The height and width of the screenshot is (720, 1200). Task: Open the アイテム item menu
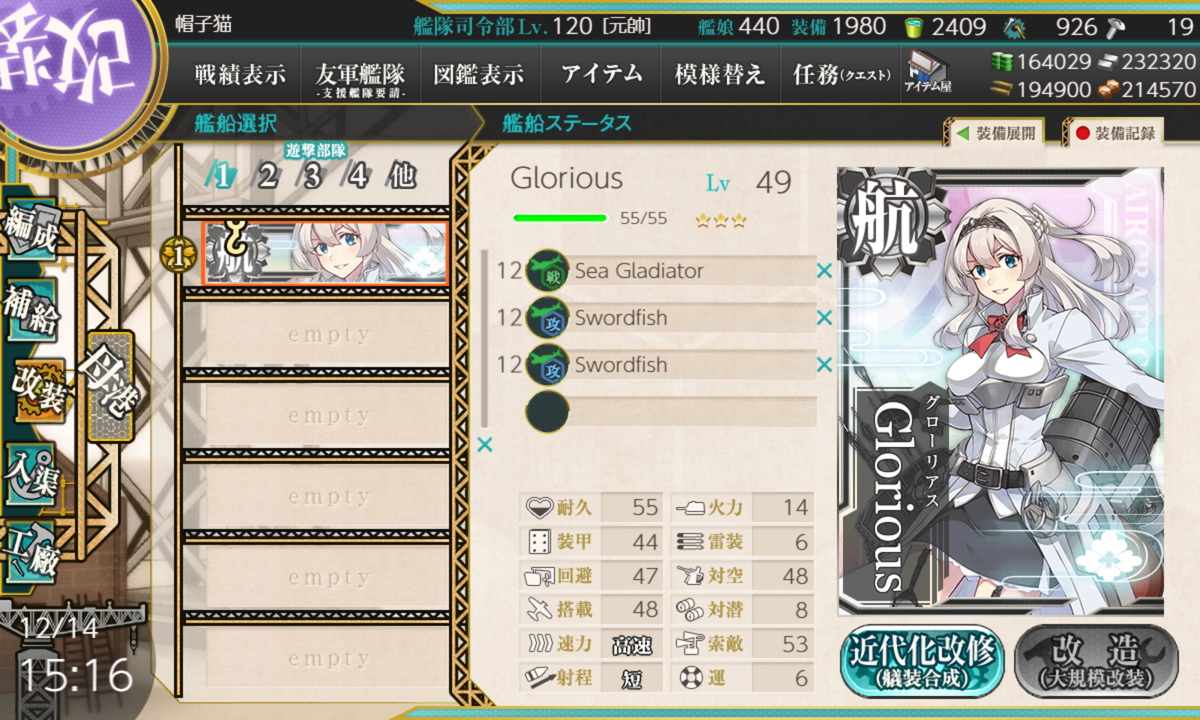pyautogui.click(x=601, y=74)
